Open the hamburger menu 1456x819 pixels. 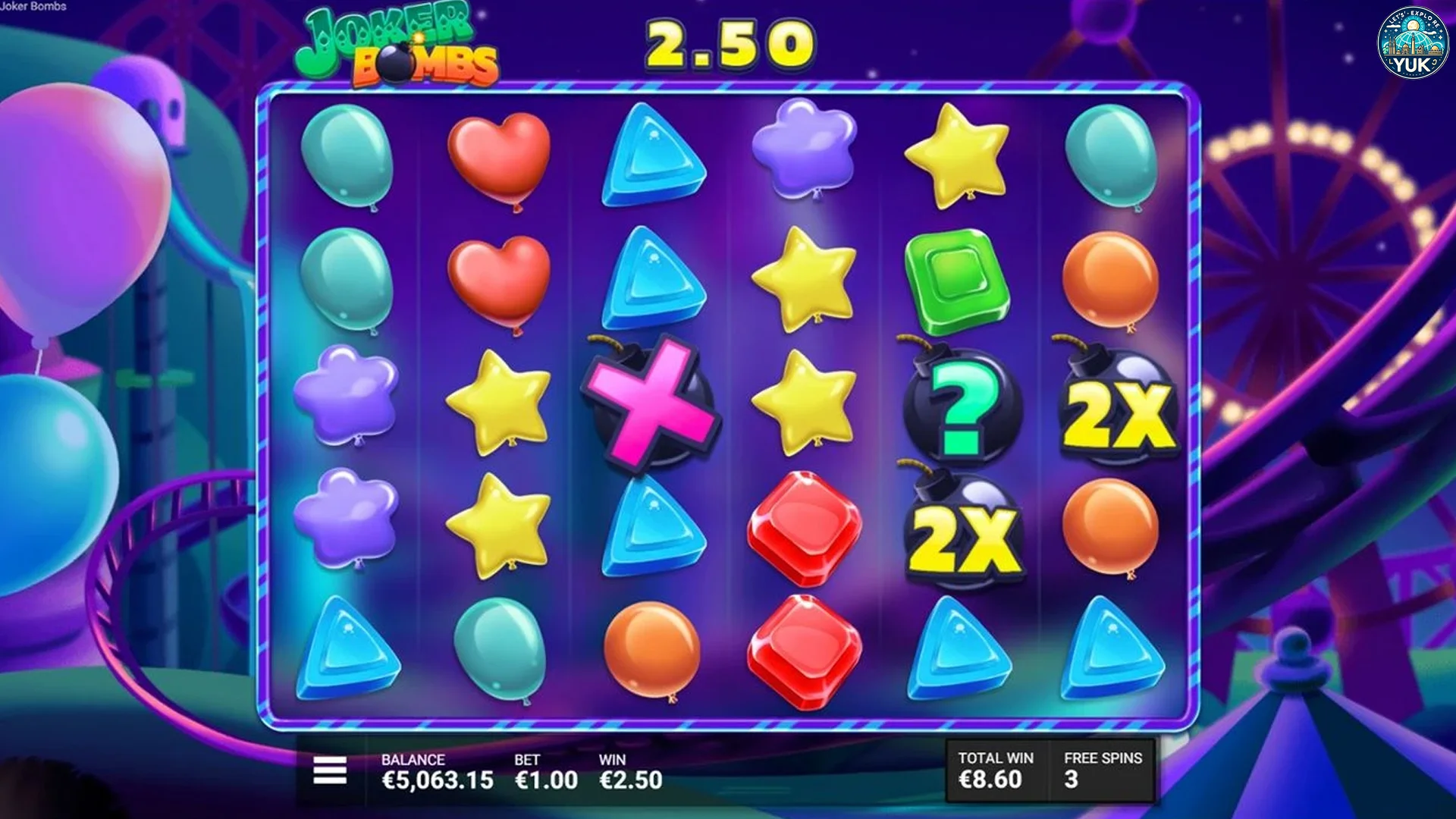(x=330, y=770)
